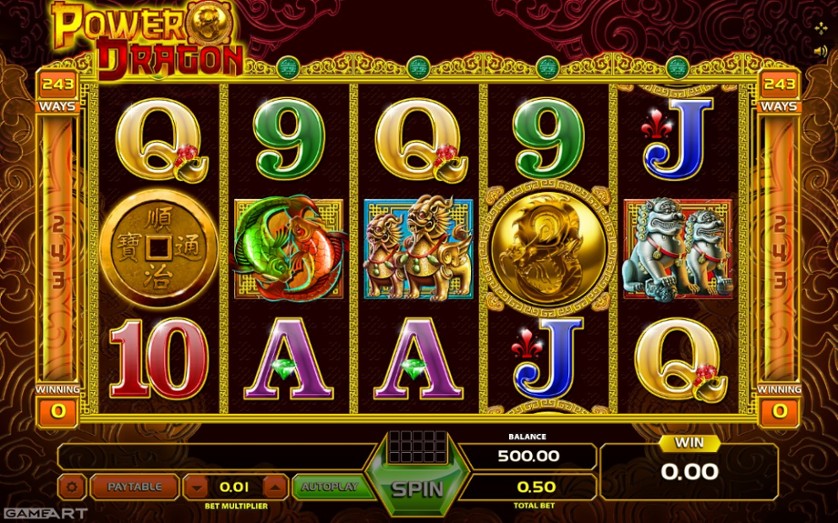This screenshot has height=523, width=838.
Task: Spin the reels with the green SPIN button
Action: (x=416, y=489)
